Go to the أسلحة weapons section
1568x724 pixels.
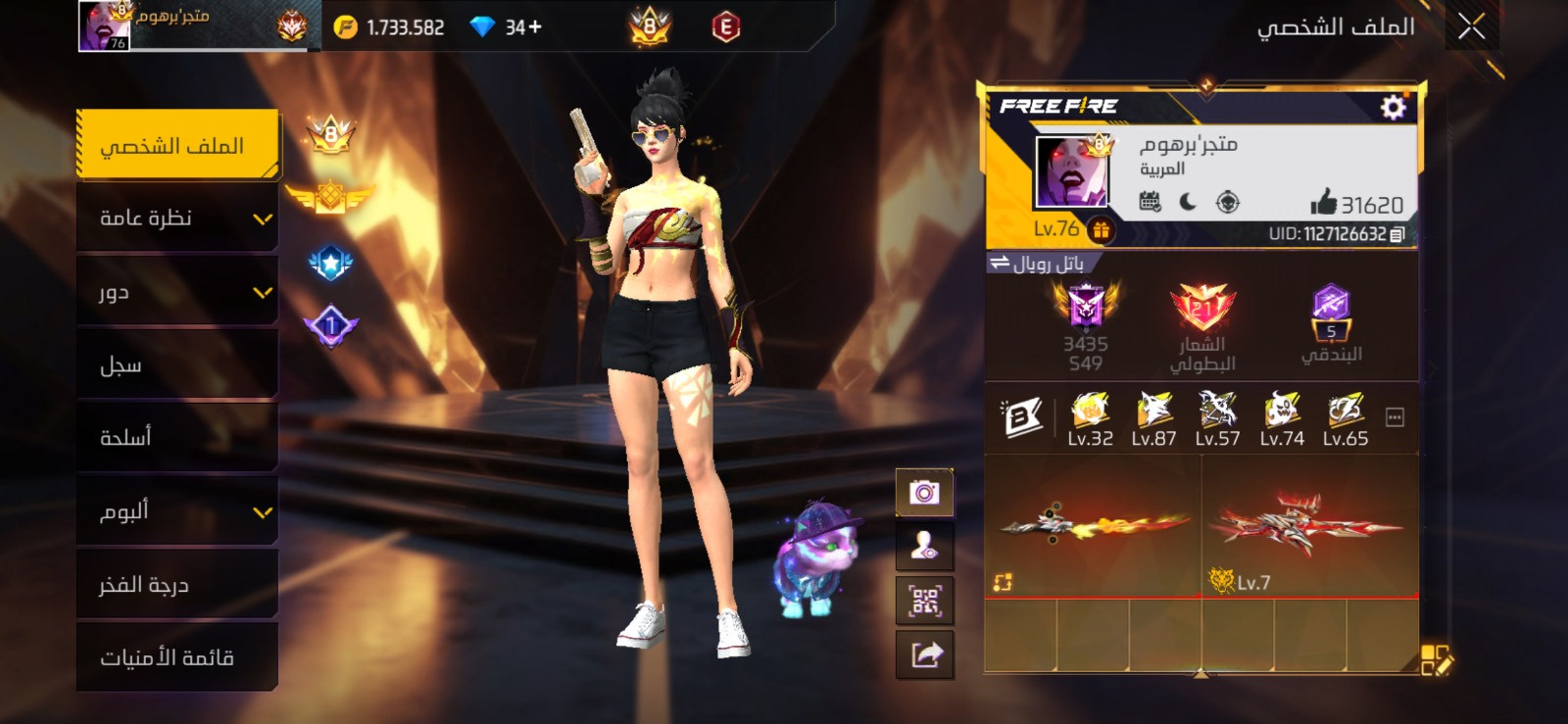tap(177, 438)
